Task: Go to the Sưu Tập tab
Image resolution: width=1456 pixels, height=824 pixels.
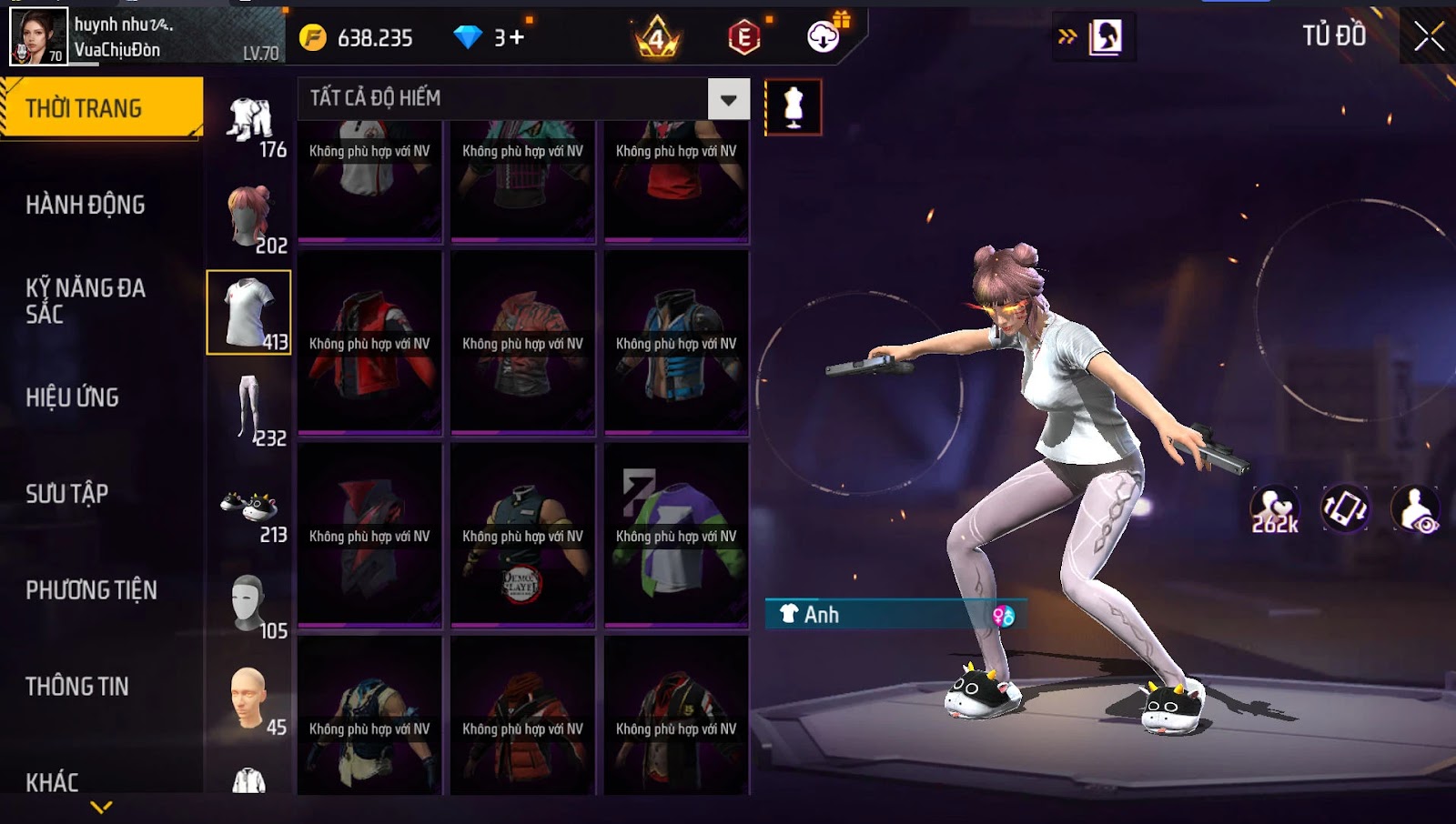Action: coord(67,494)
